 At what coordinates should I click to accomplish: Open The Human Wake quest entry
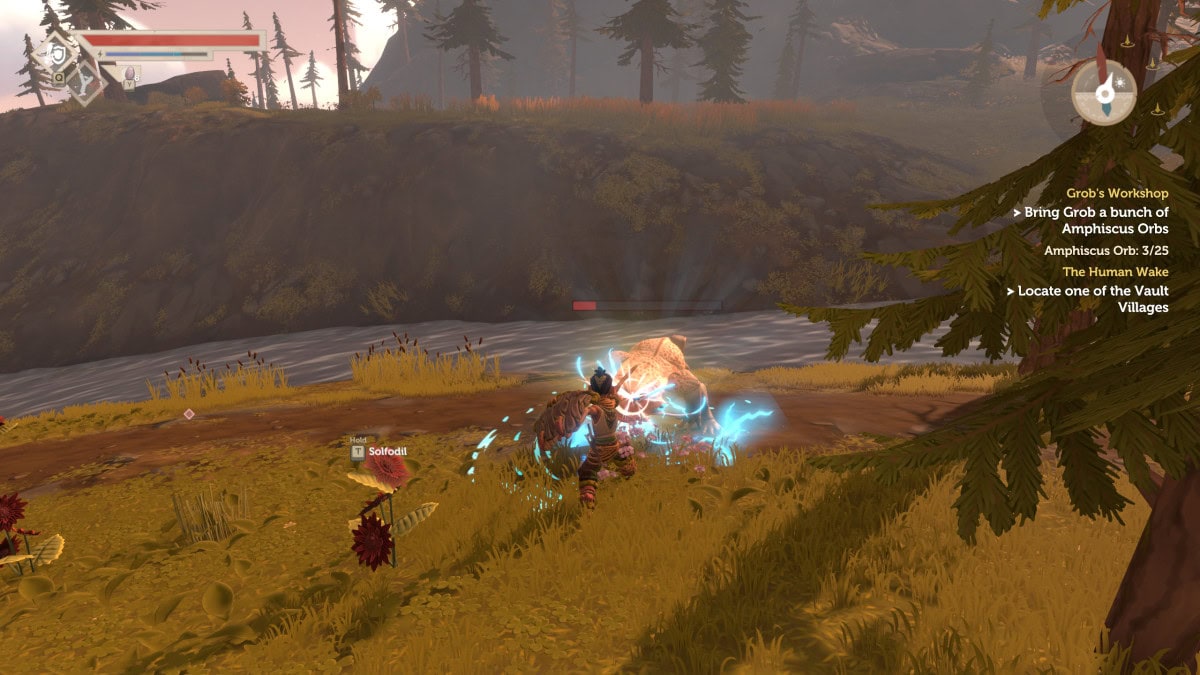[1115, 271]
